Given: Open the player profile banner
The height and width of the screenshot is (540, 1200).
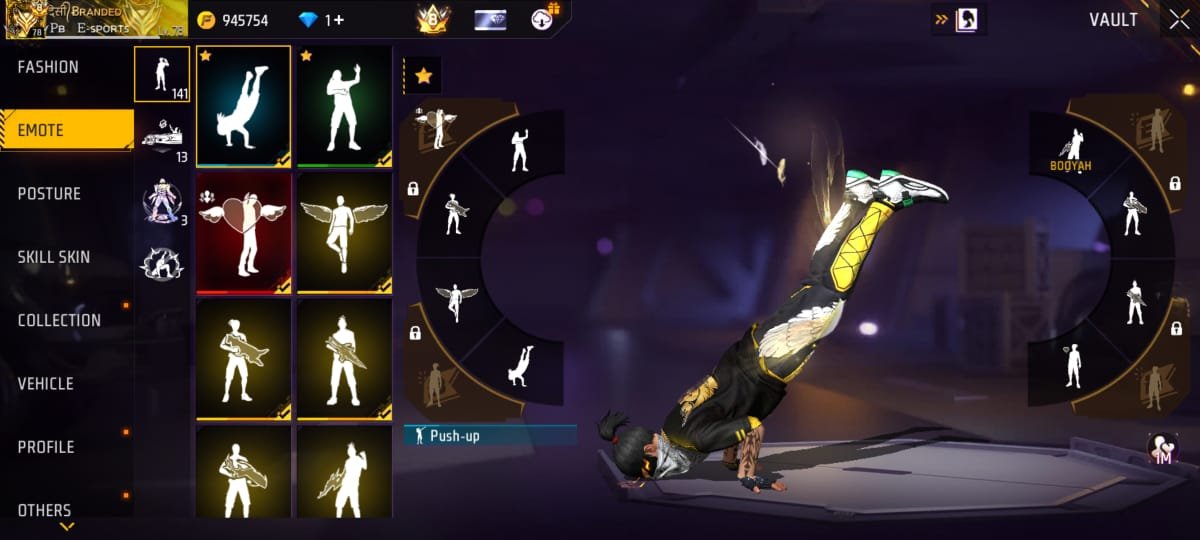Looking at the screenshot, I should coord(94,20).
